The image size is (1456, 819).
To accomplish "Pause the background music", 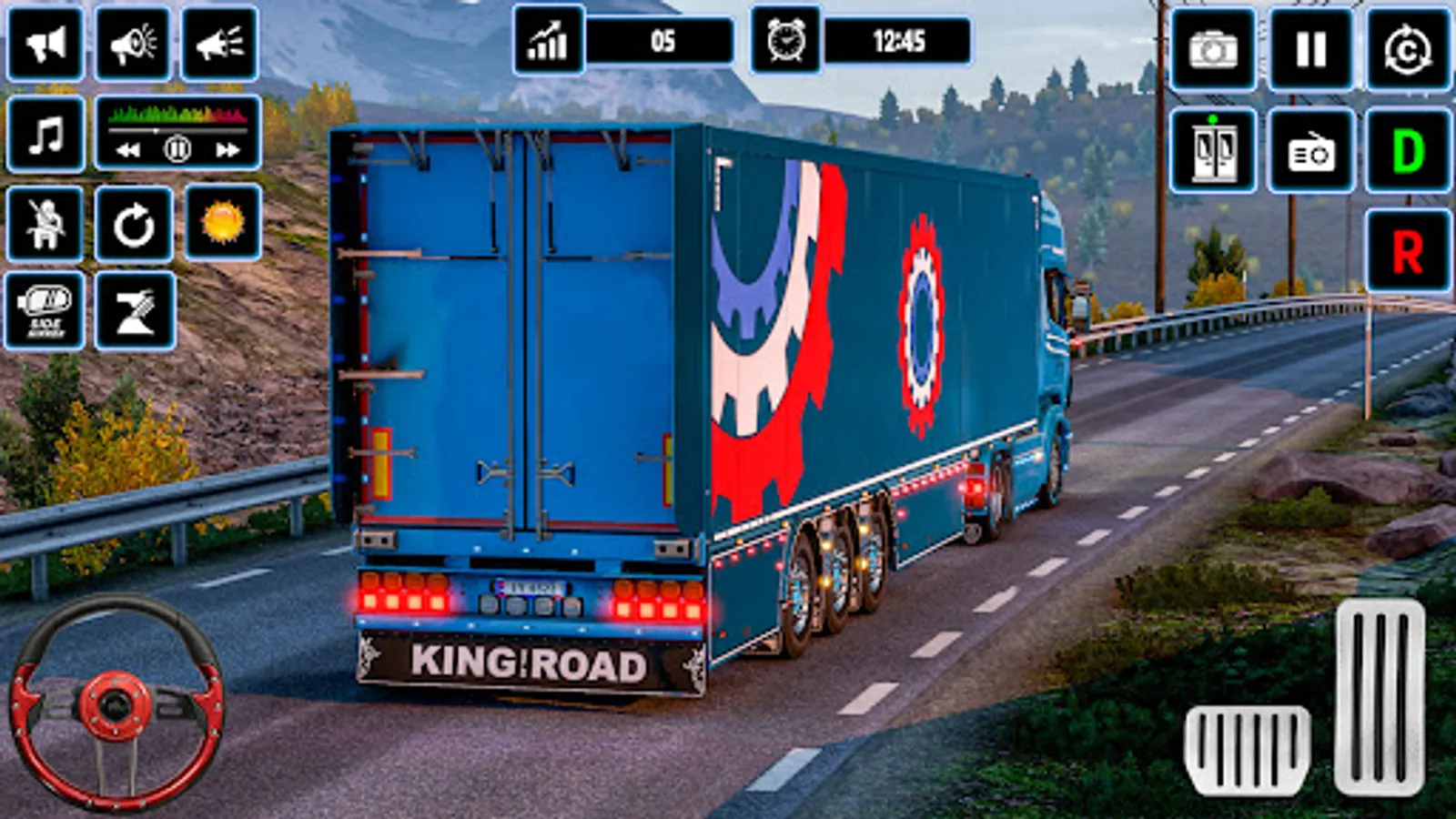I will tap(178, 149).
